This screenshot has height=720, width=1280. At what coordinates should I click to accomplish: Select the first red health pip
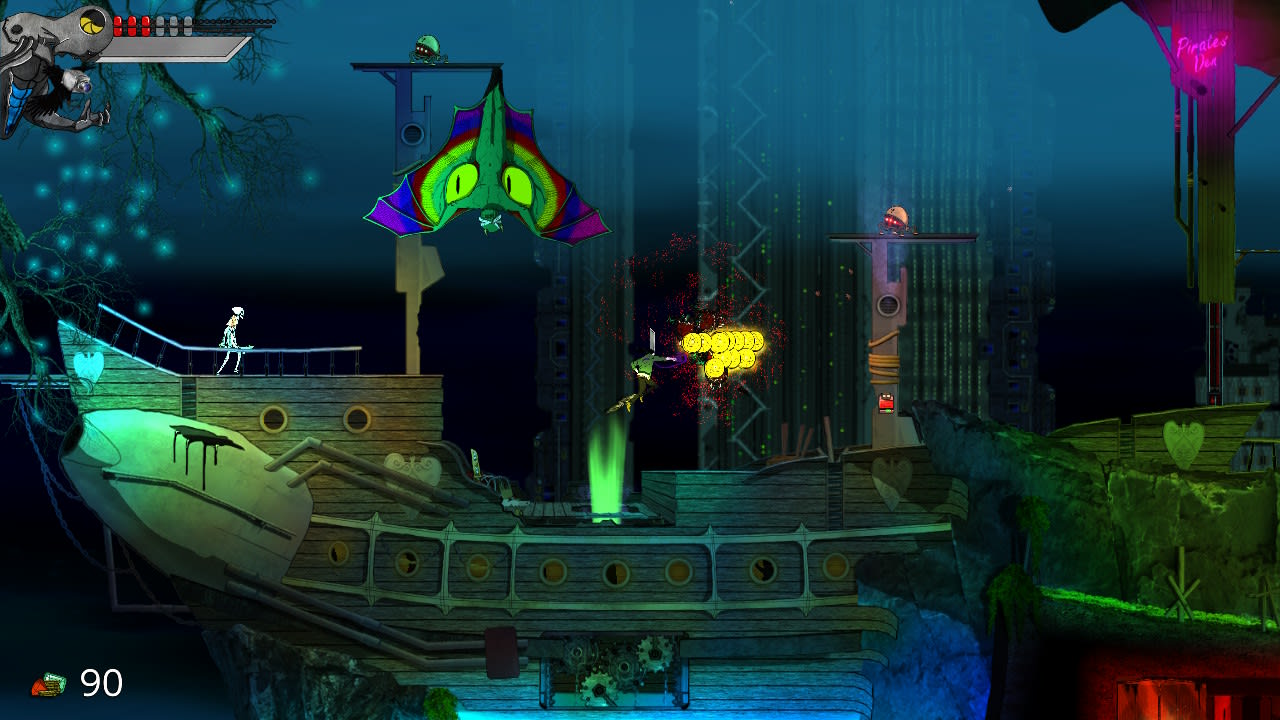pyautogui.click(x=118, y=25)
